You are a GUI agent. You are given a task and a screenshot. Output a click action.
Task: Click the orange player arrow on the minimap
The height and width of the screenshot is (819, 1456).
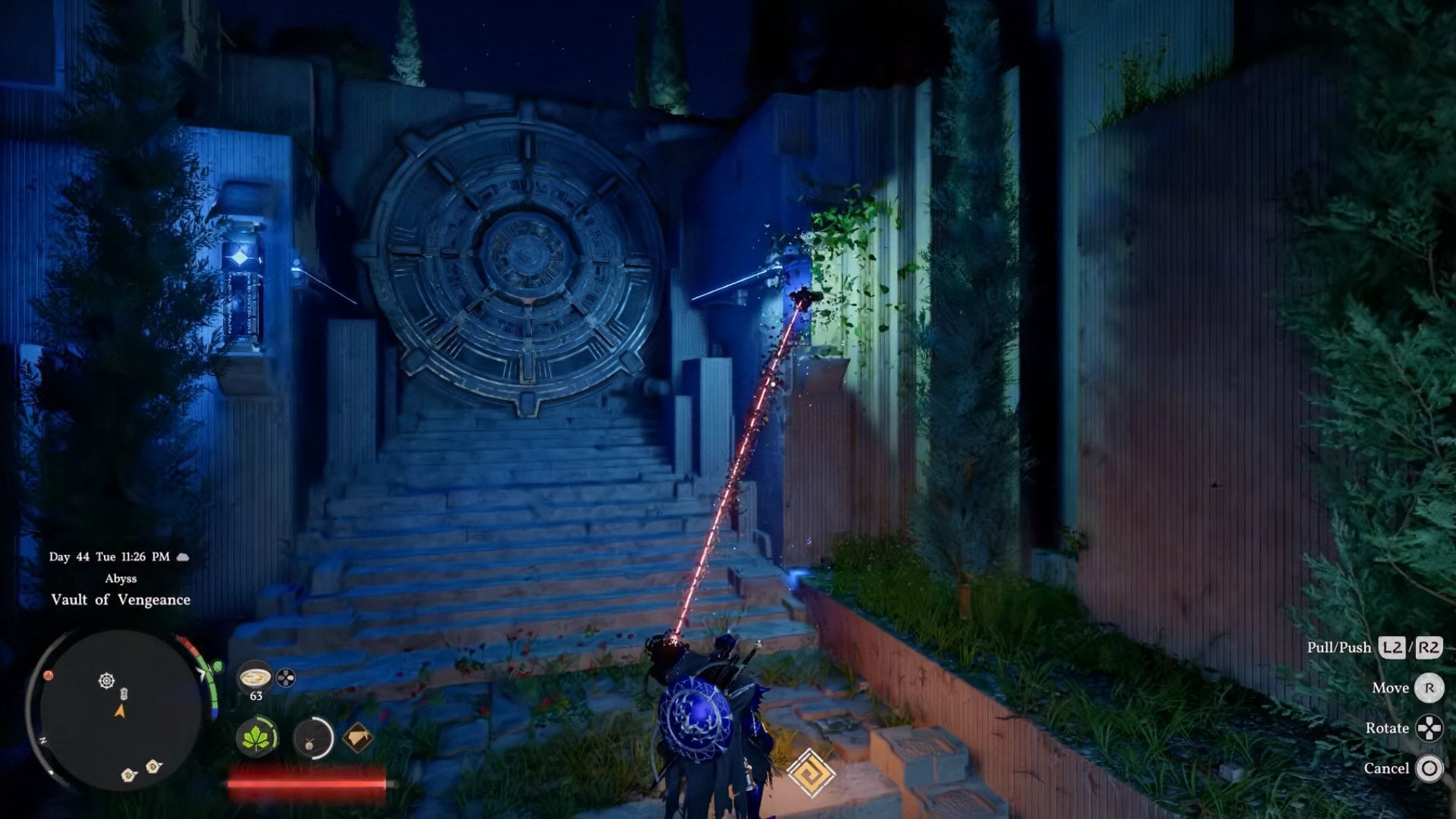(120, 711)
